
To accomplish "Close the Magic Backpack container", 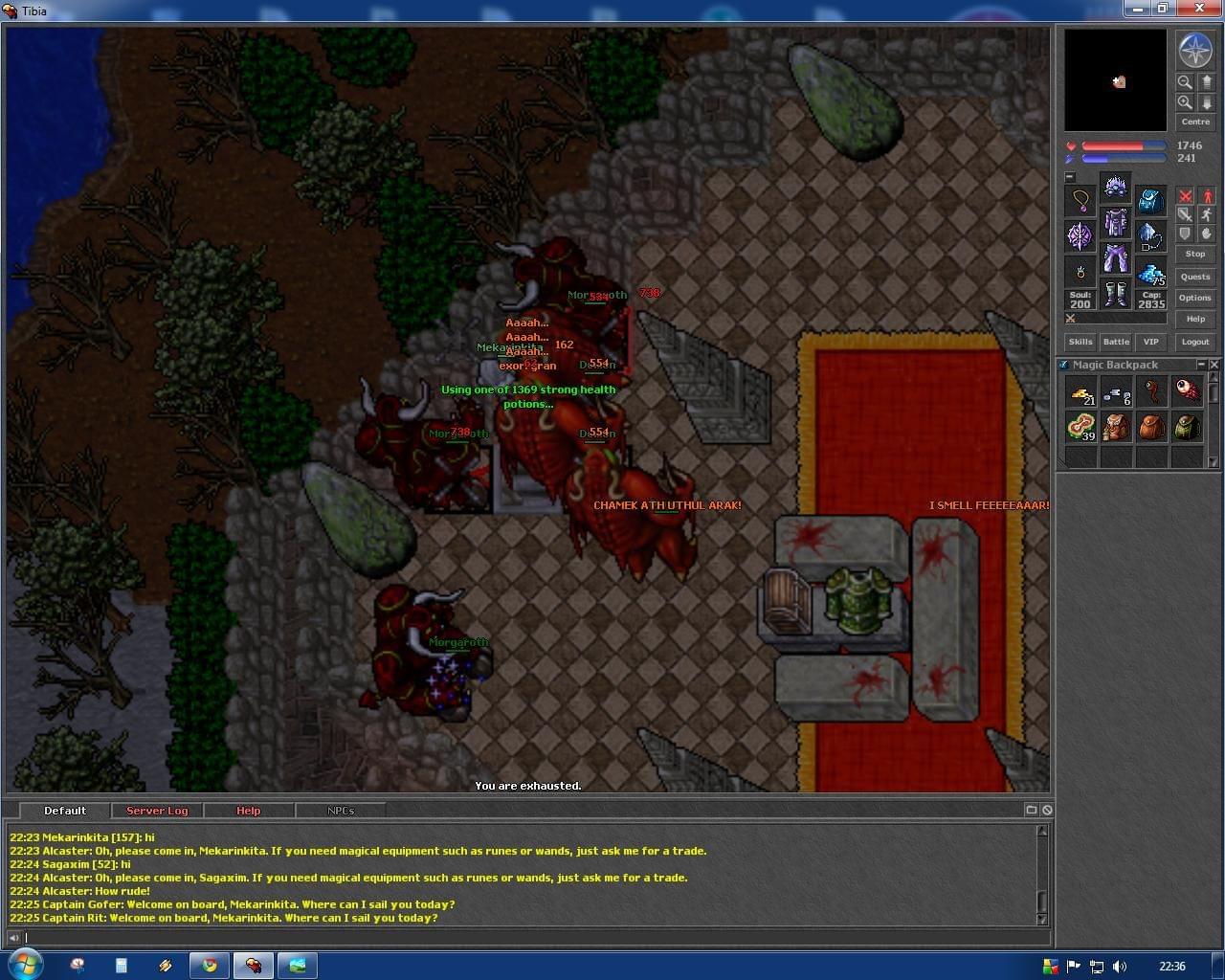I will [1214, 365].
